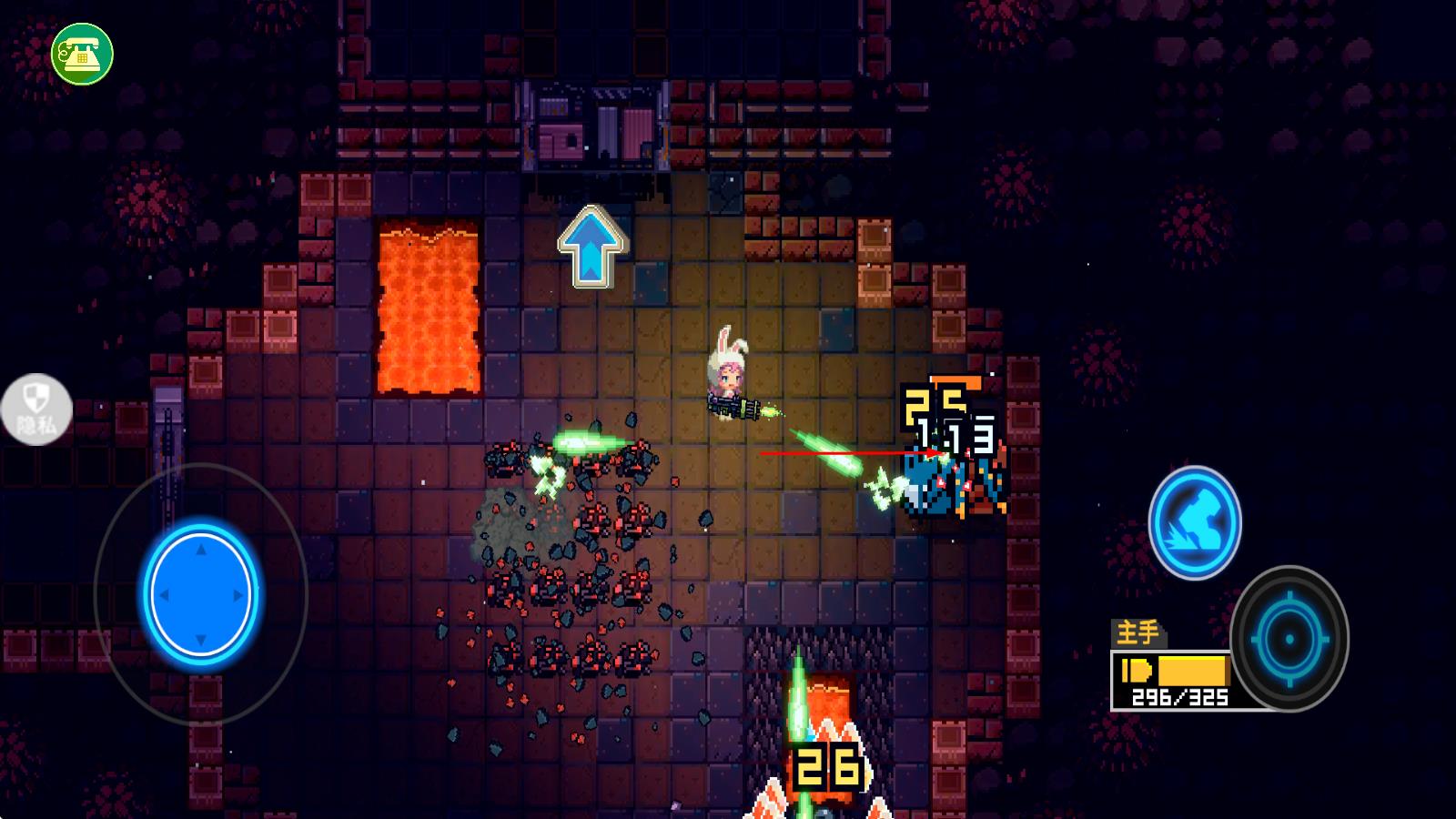Tap the blue virtual joystick knob

(x=201, y=595)
